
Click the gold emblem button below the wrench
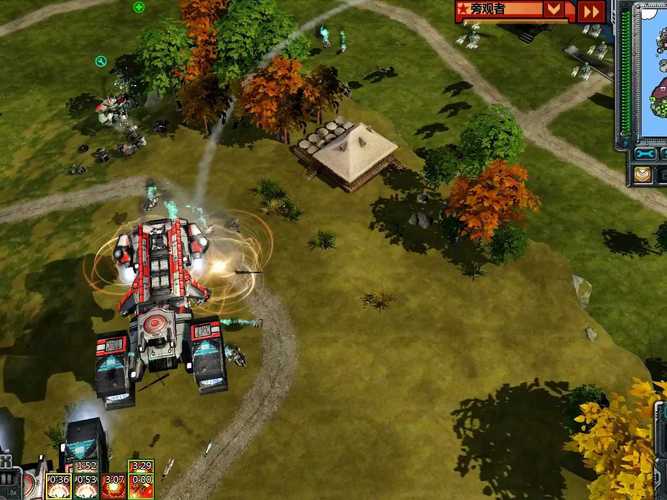642,174
